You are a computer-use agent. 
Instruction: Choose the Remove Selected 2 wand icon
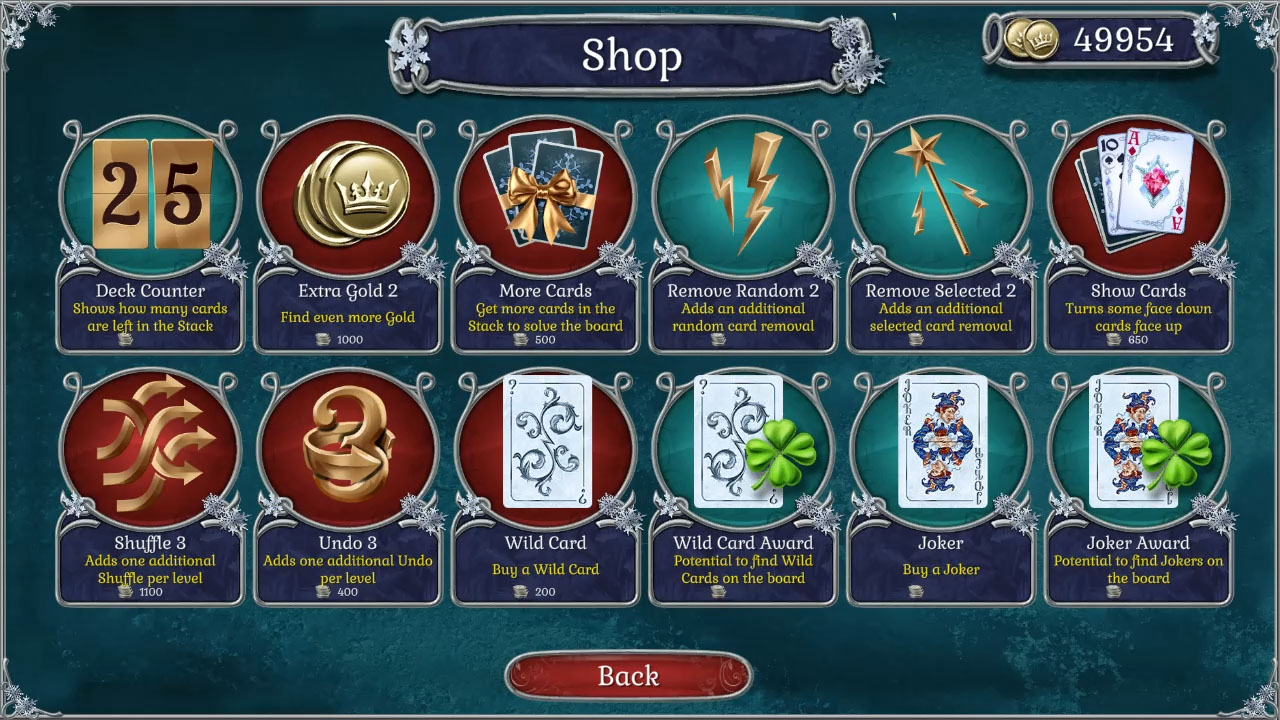[938, 193]
